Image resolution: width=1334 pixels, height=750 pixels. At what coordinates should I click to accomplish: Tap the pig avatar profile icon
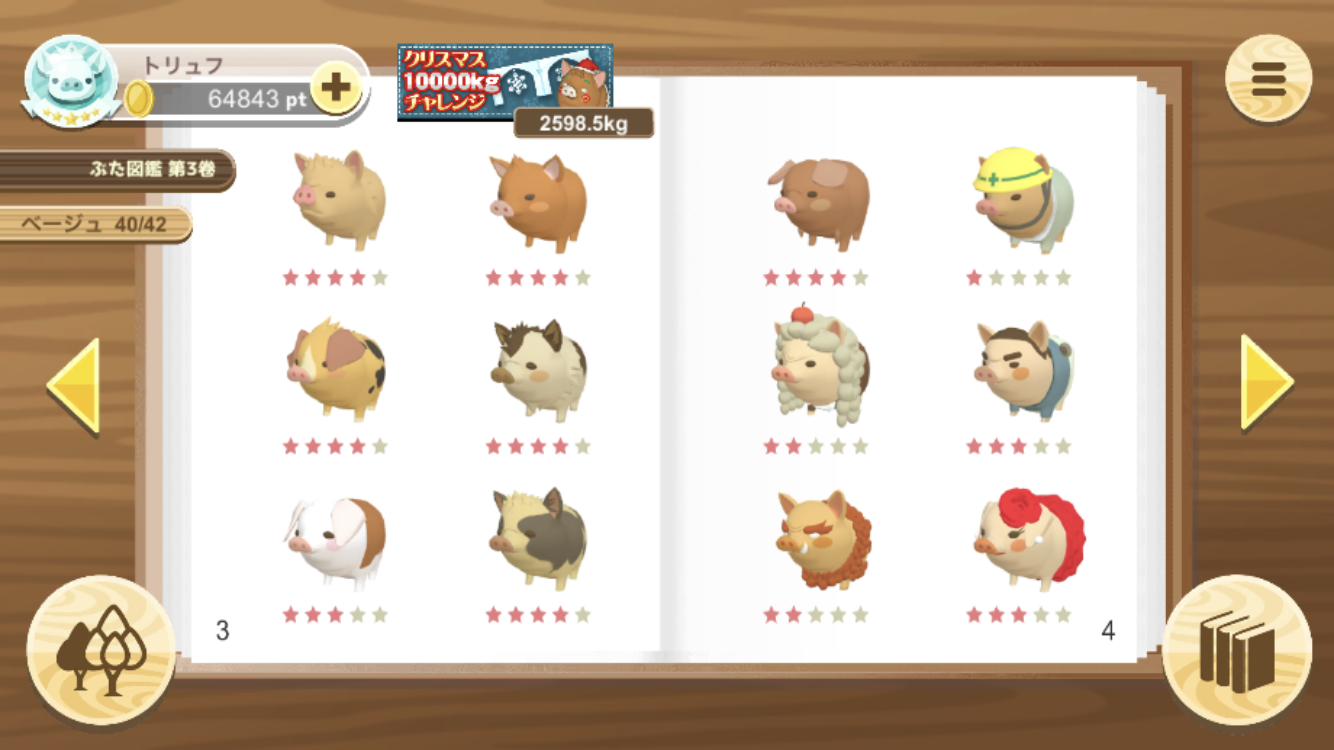tap(72, 82)
